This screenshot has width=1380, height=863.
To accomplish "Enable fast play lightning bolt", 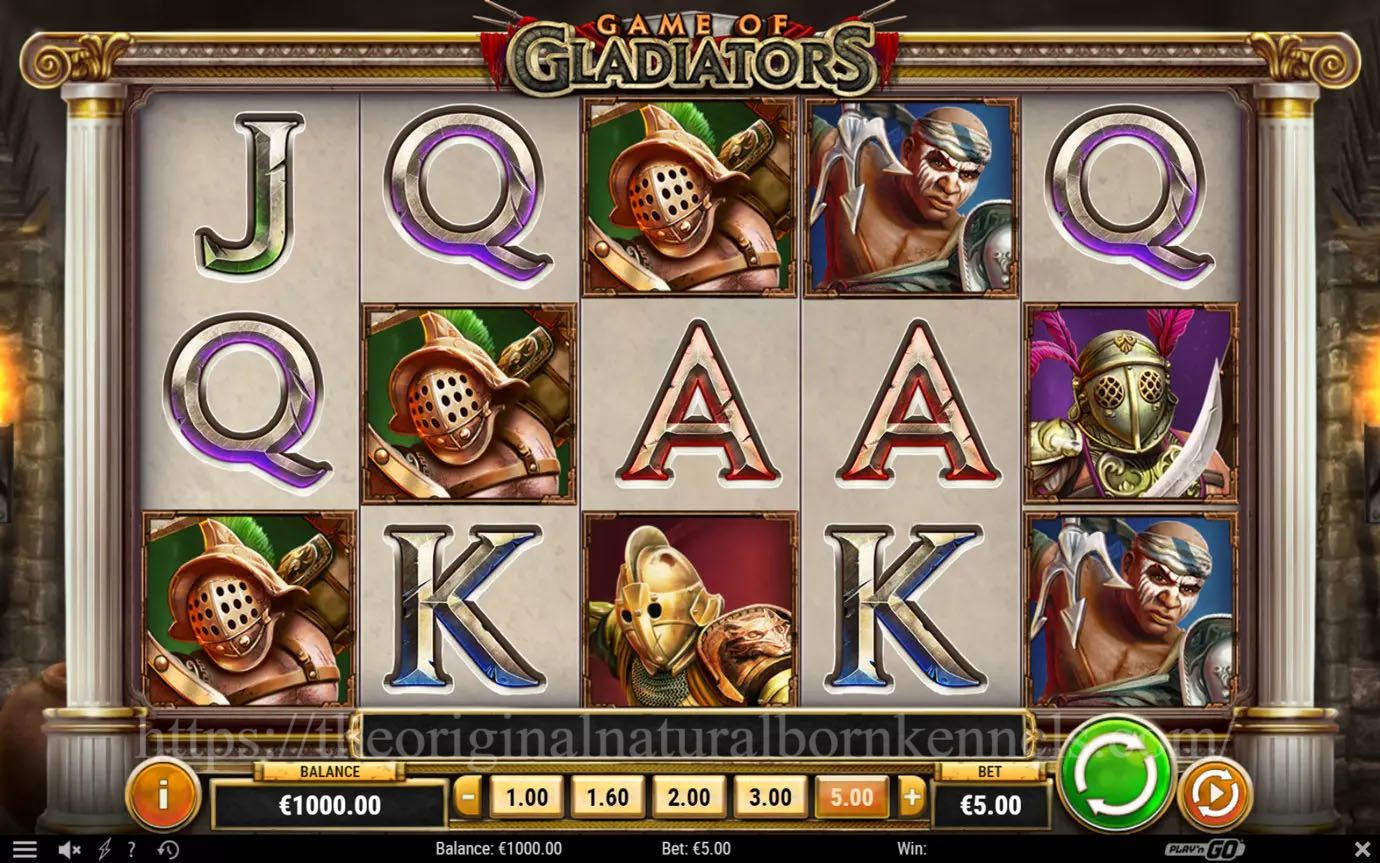I will point(104,850).
